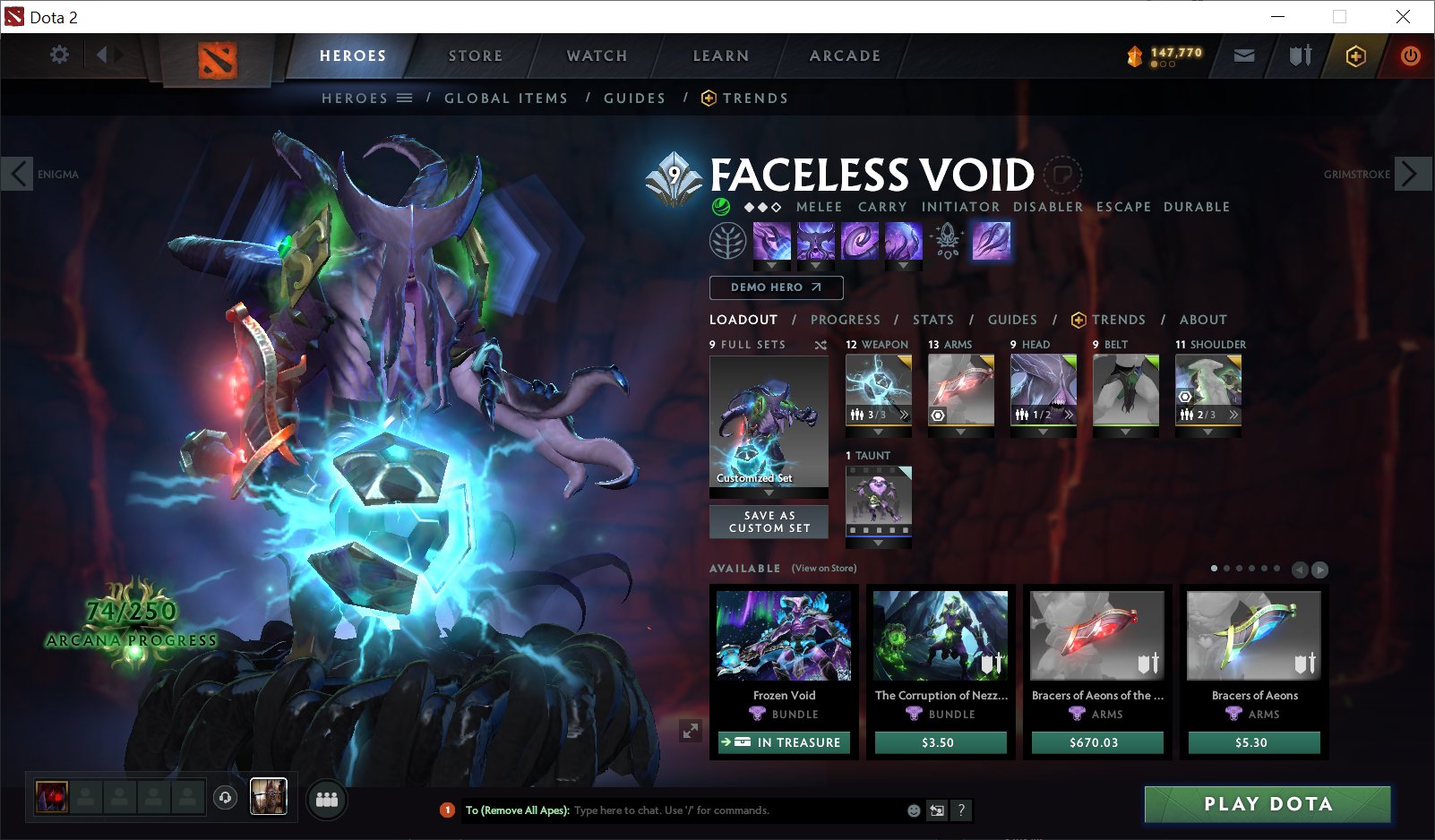Select the Aghanim's Scepter upgrade icon
Screen dimensions: 1435x840
[945, 242]
